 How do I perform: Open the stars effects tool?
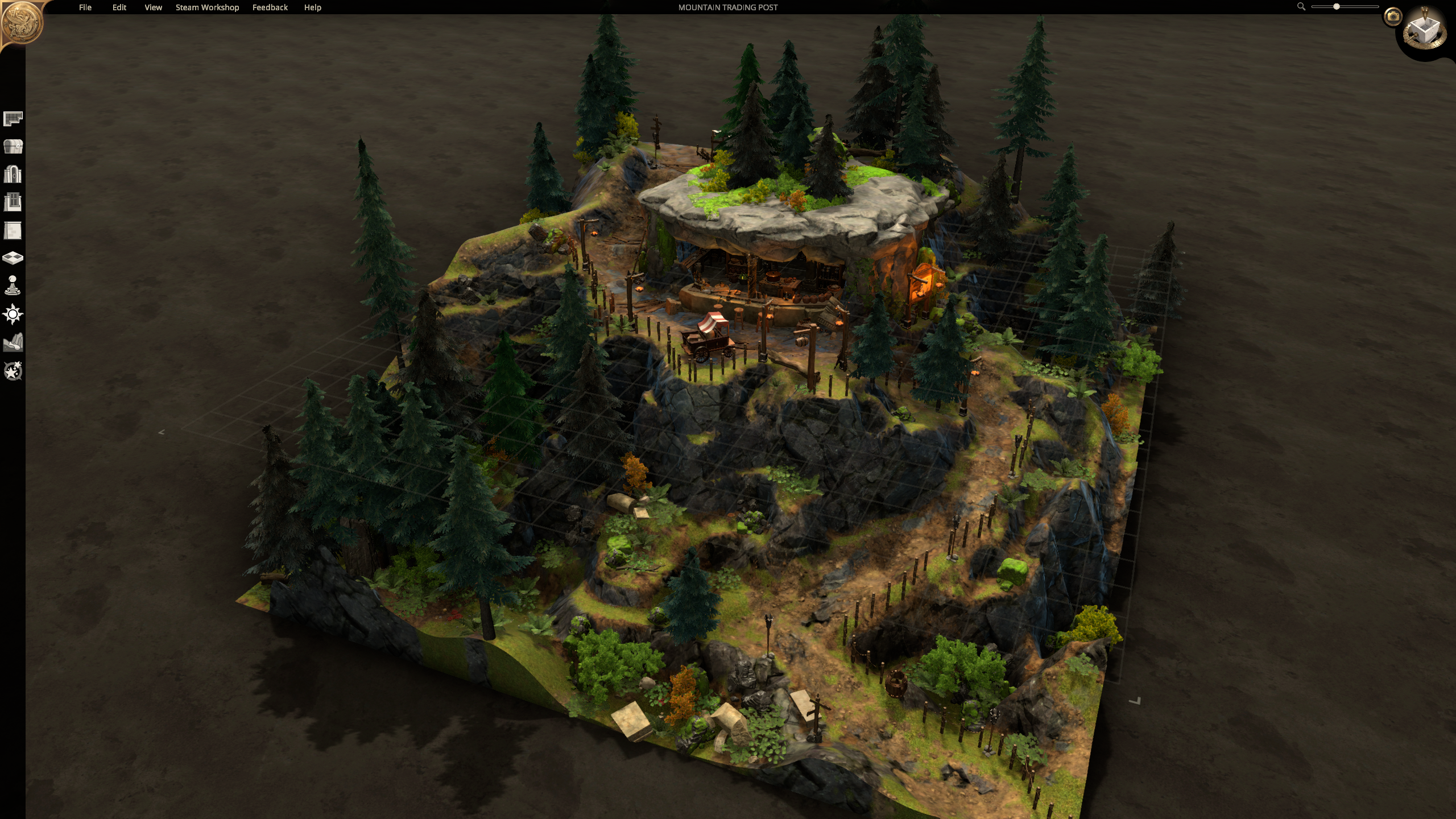coord(13,371)
